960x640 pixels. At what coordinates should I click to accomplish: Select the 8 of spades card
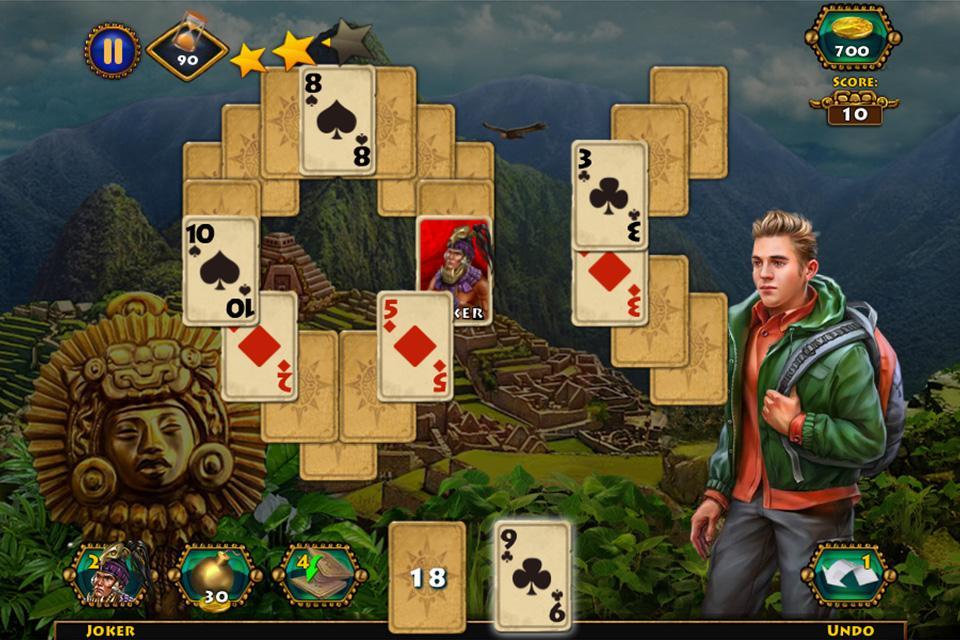(337, 120)
